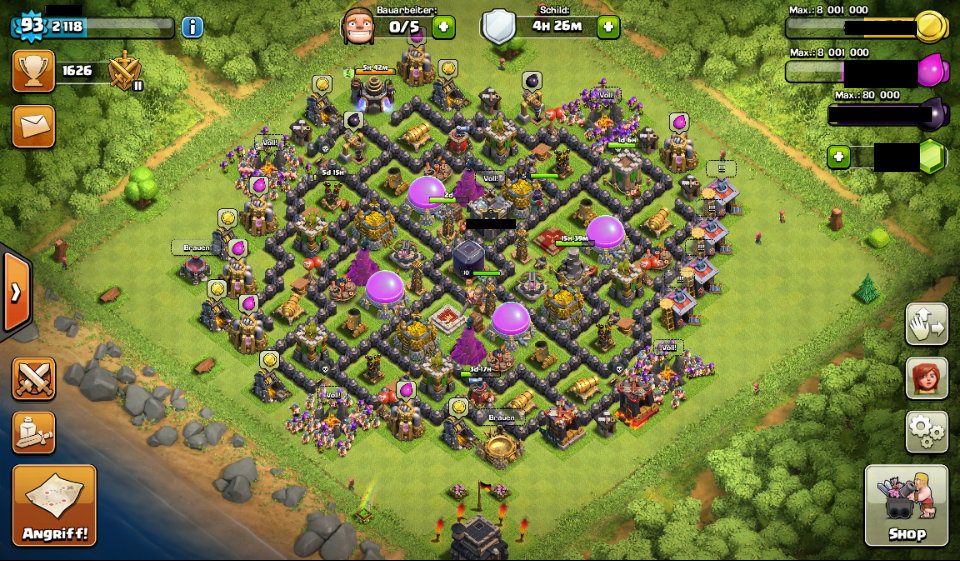Select the shield status icon
960x561 pixels.
(498, 26)
